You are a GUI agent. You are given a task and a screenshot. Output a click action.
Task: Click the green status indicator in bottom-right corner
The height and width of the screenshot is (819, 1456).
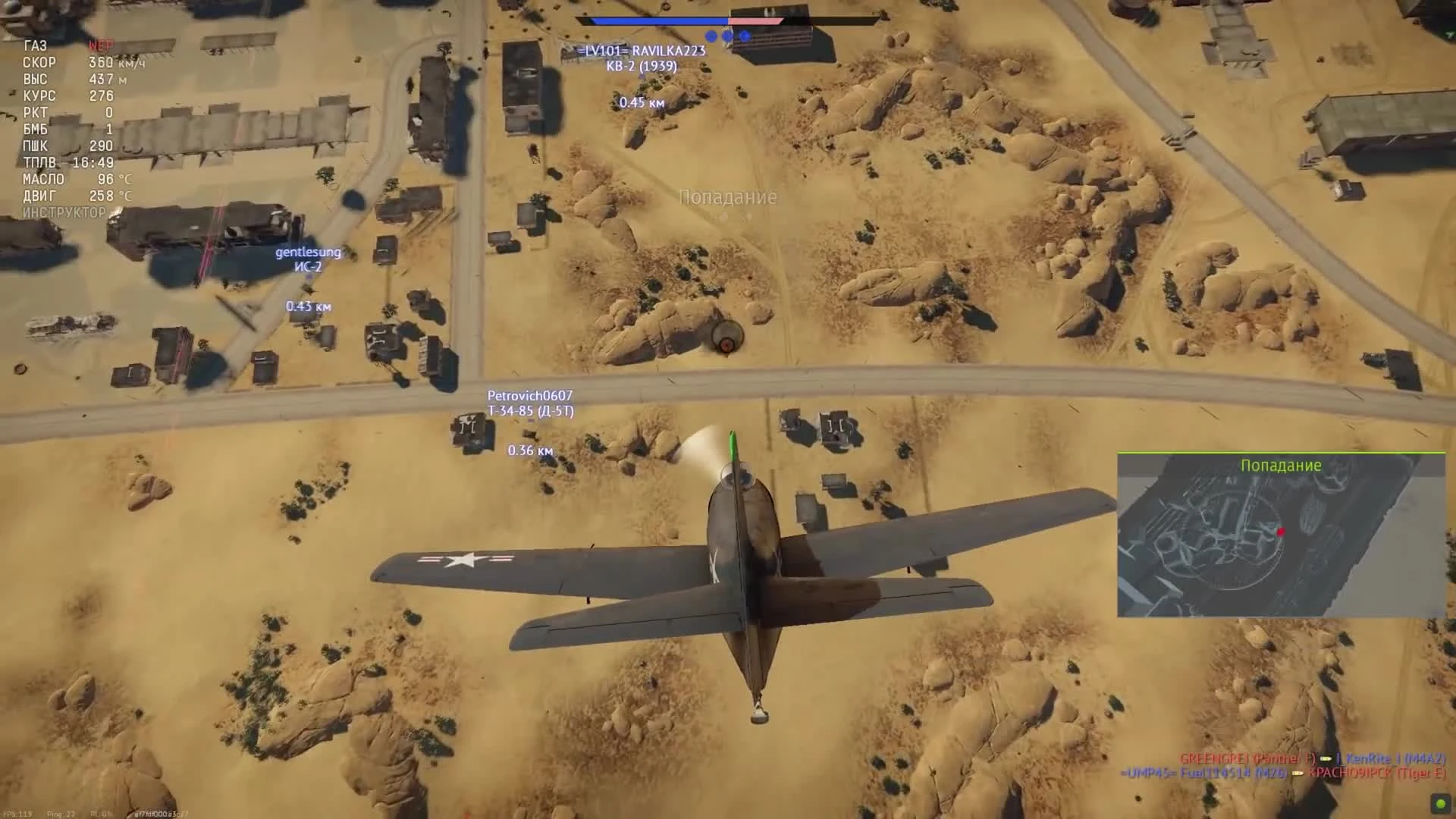(x=1440, y=802)
